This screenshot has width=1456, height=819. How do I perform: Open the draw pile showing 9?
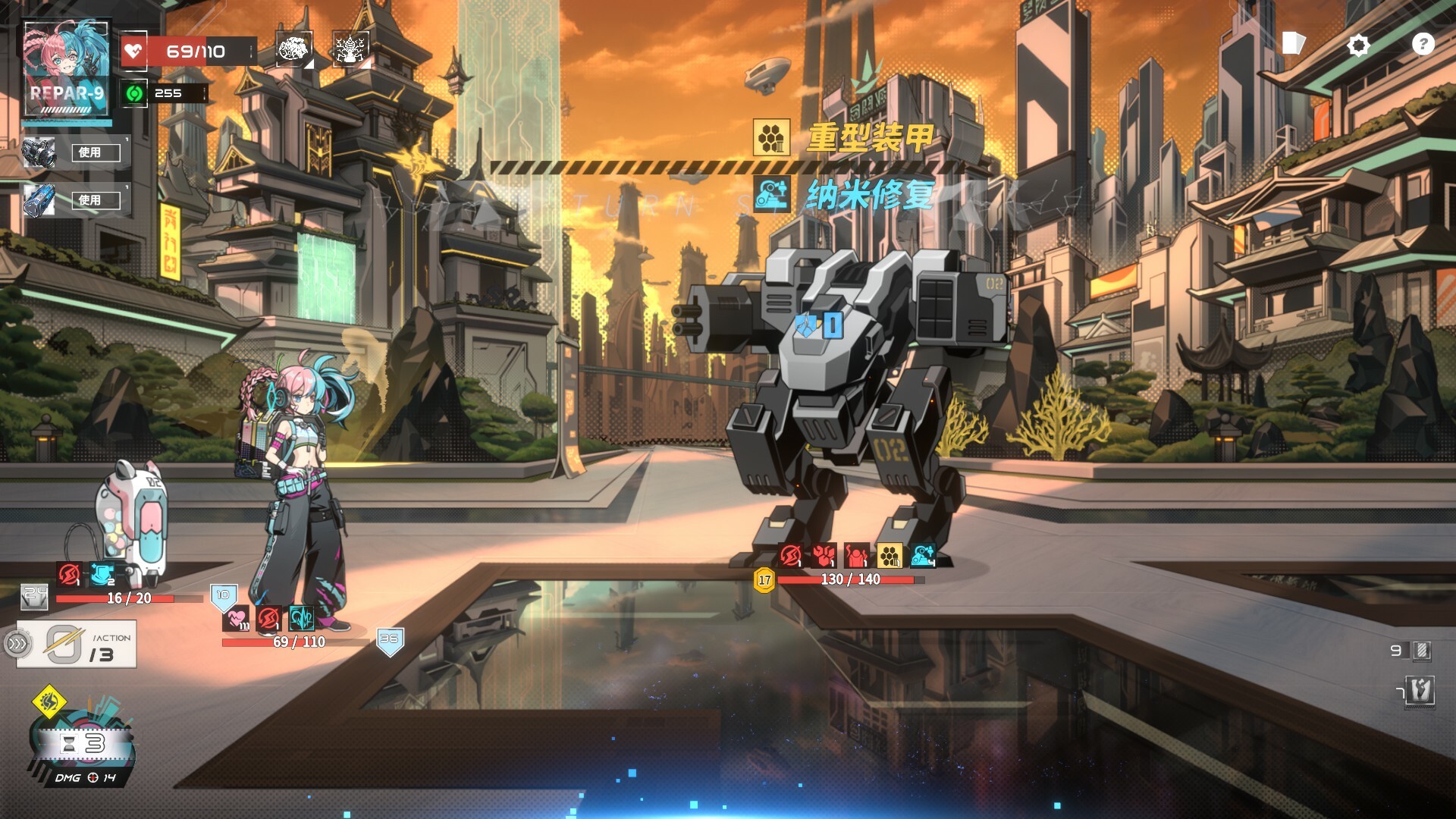pos(1420,651)
